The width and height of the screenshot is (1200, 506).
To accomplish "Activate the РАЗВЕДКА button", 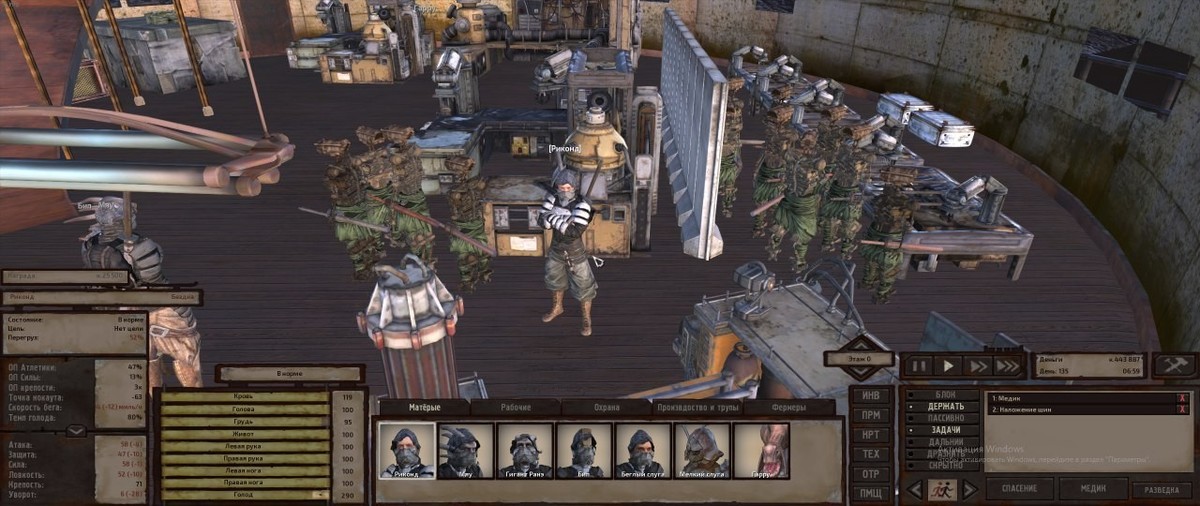I will [x=1160, y=490].
